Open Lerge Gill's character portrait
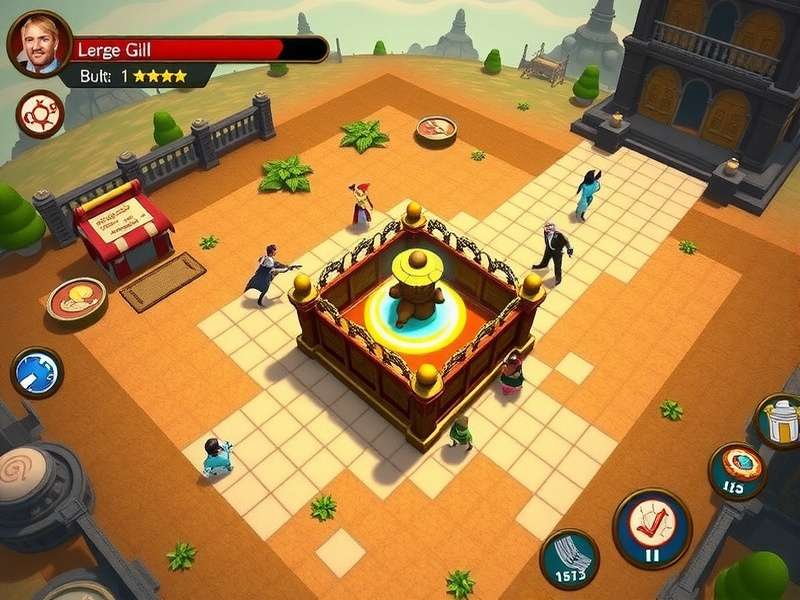Image resolution: width=800 pixels, height=600 pixels. pyautogui.click(x=38, y=44)
